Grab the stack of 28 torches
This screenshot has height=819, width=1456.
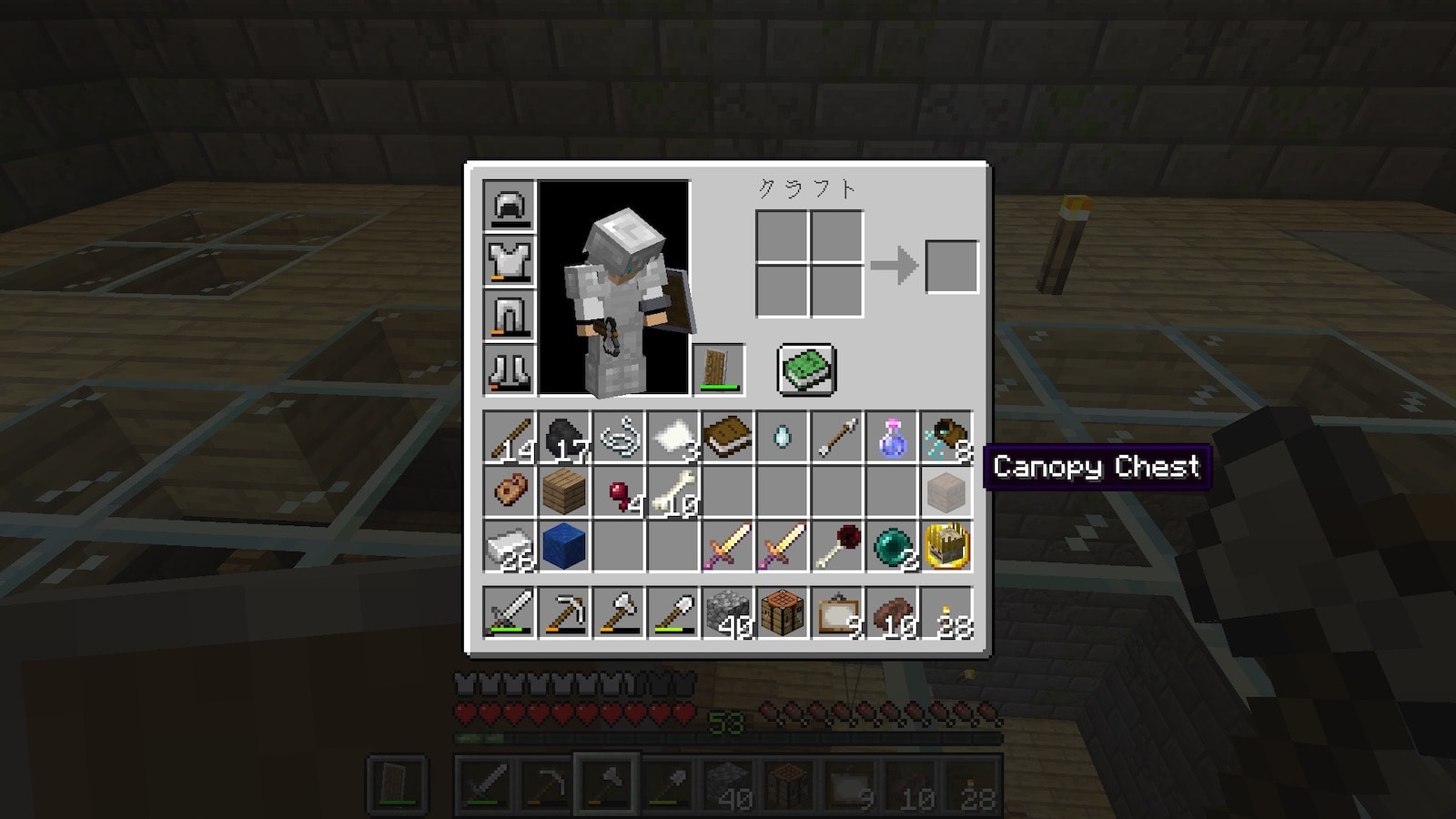[x=946, y=612]
